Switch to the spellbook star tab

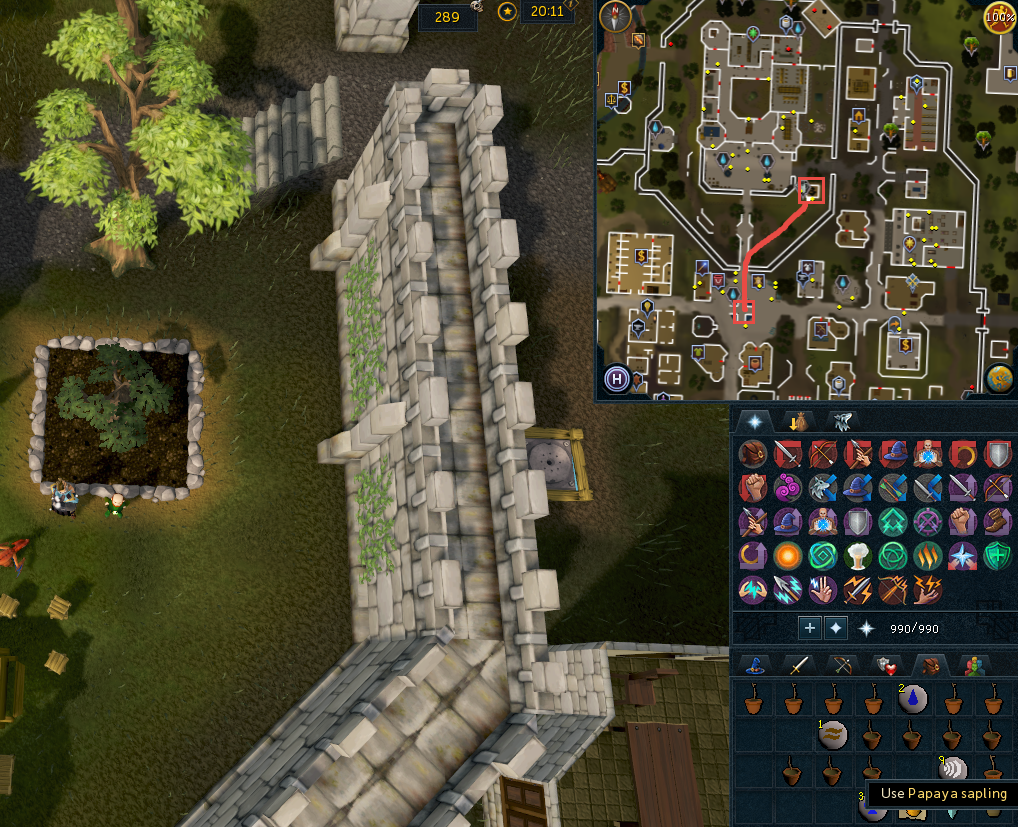pos(754,421)
